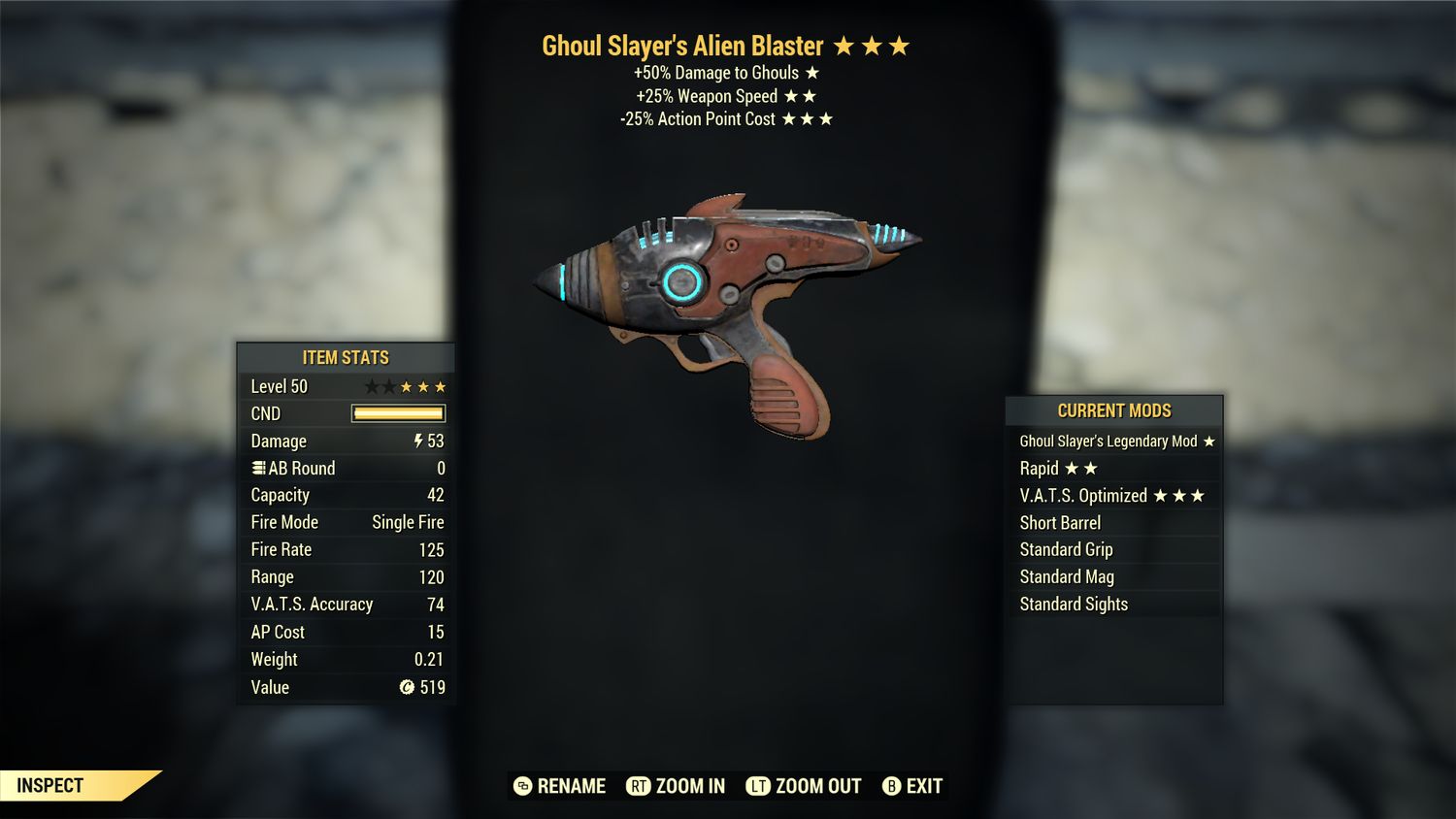Expand the Current Mods panel header
1456x819 pixels.
(x=1114, y=410)
